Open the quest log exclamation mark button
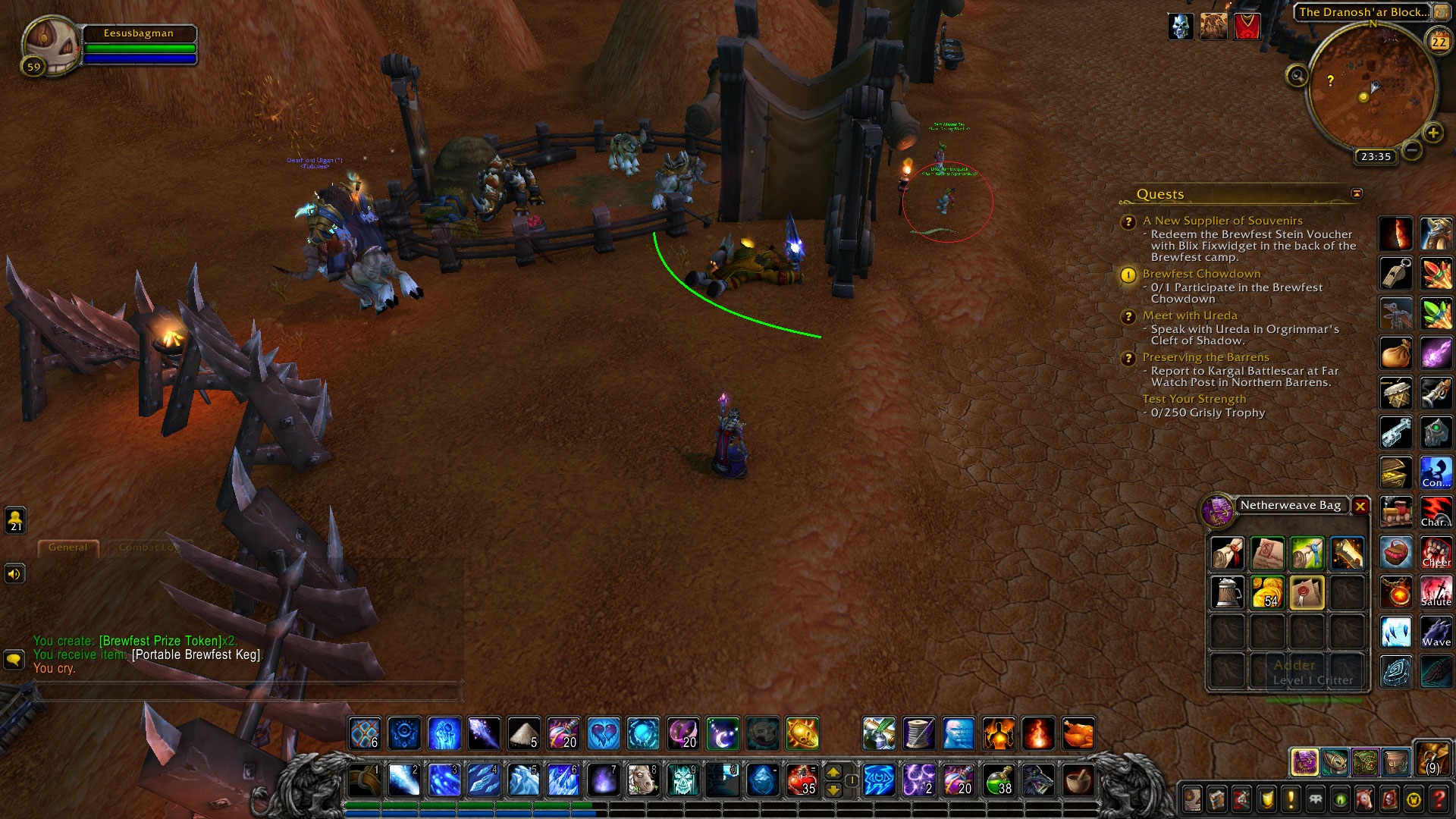Viewport: 1456px width, 819px height. (1291, 799)
